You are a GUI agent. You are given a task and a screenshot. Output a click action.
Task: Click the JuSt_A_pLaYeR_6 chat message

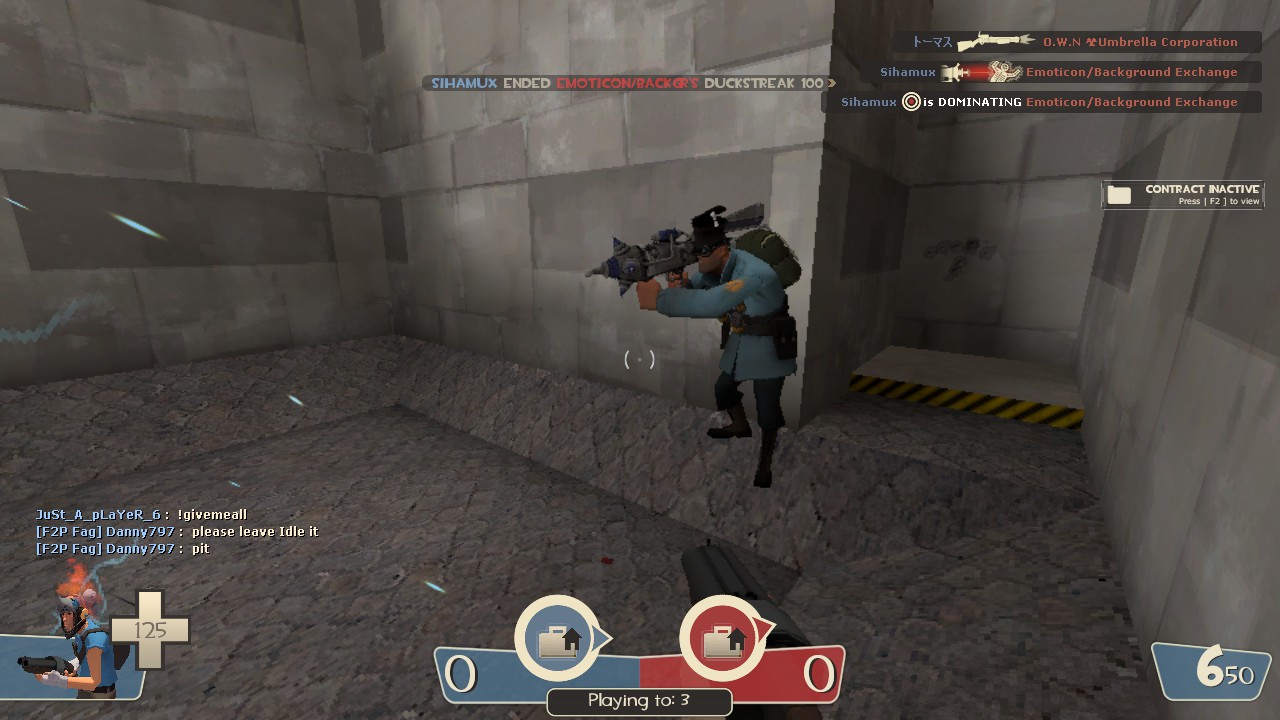[141, 515]
